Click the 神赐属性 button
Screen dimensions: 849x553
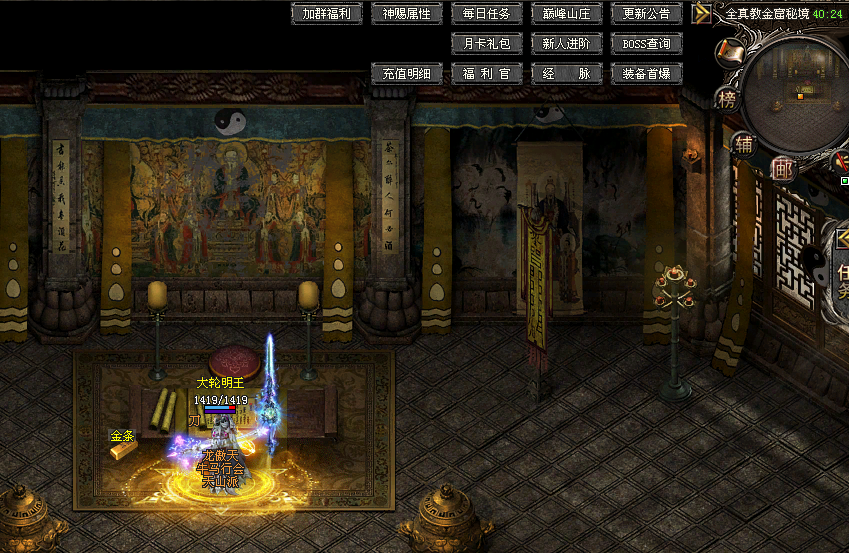(x=407, y=14)
